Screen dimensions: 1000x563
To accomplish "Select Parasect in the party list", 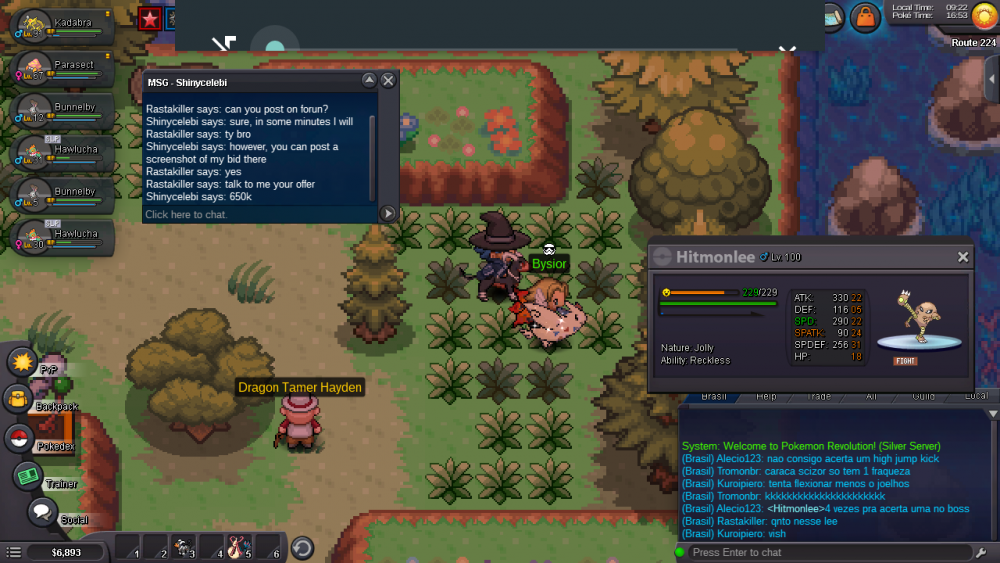I will (x=58, y=69).
